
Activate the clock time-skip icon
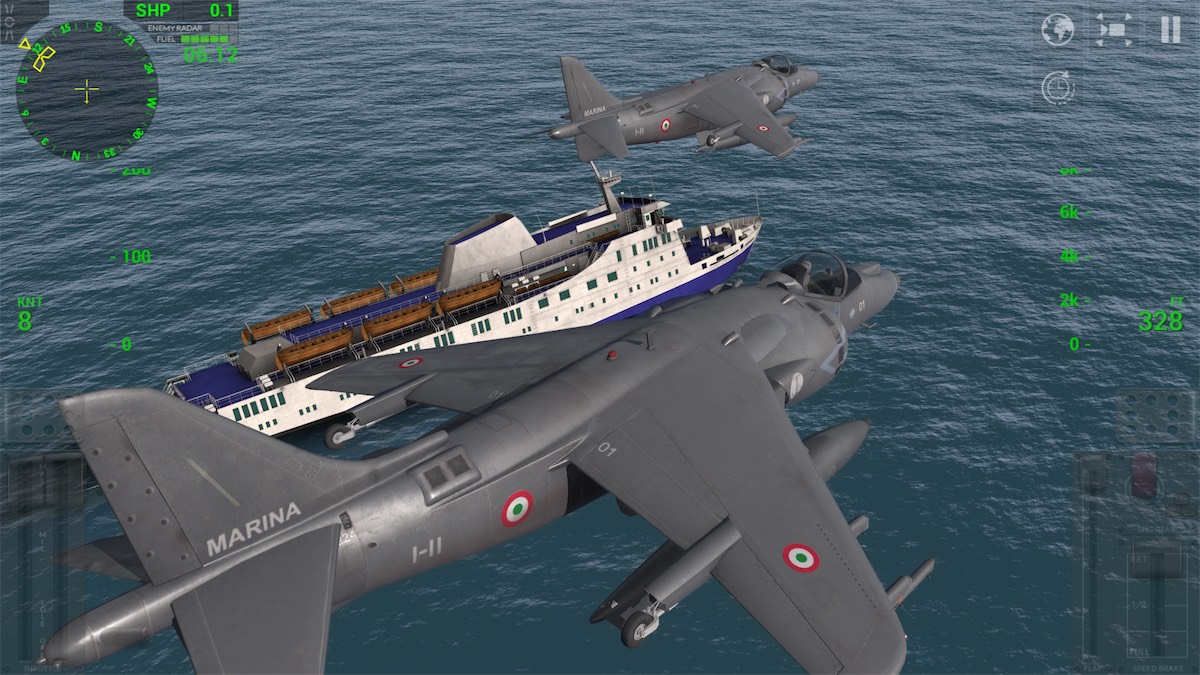coord(1056,88)
